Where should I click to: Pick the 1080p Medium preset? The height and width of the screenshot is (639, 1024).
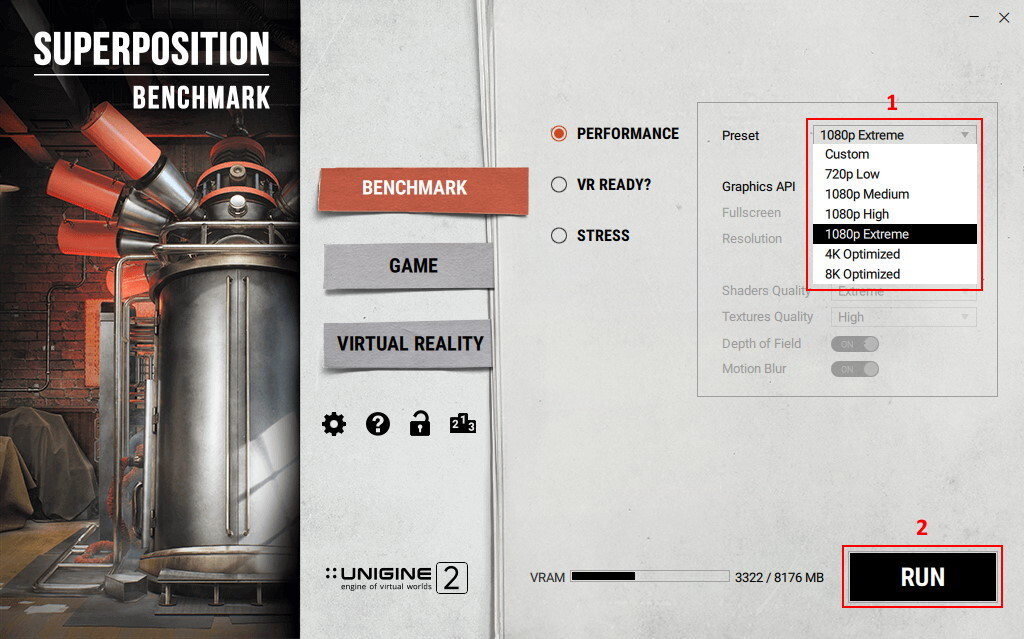866,194
